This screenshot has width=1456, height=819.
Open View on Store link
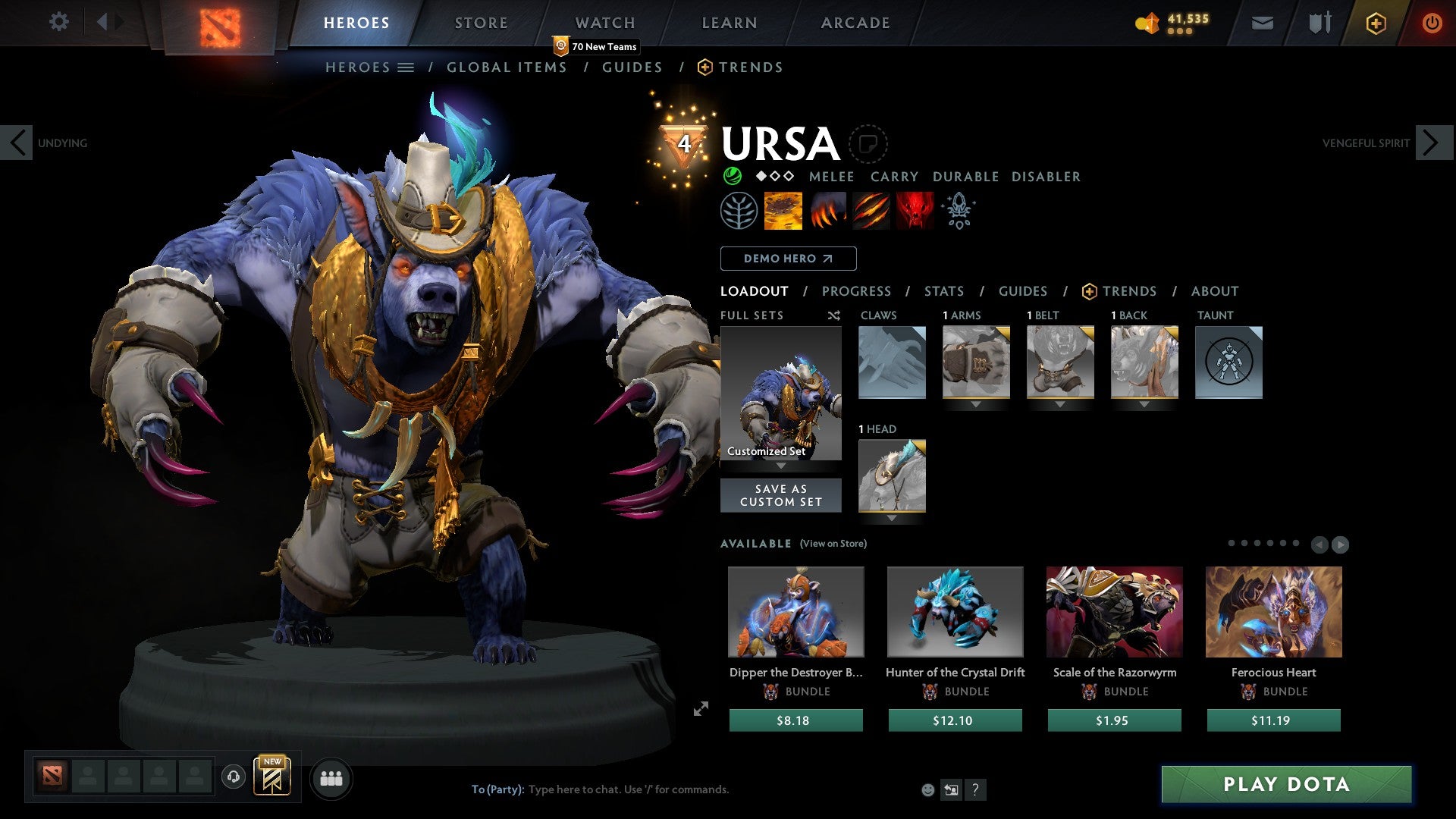(833, 544)
